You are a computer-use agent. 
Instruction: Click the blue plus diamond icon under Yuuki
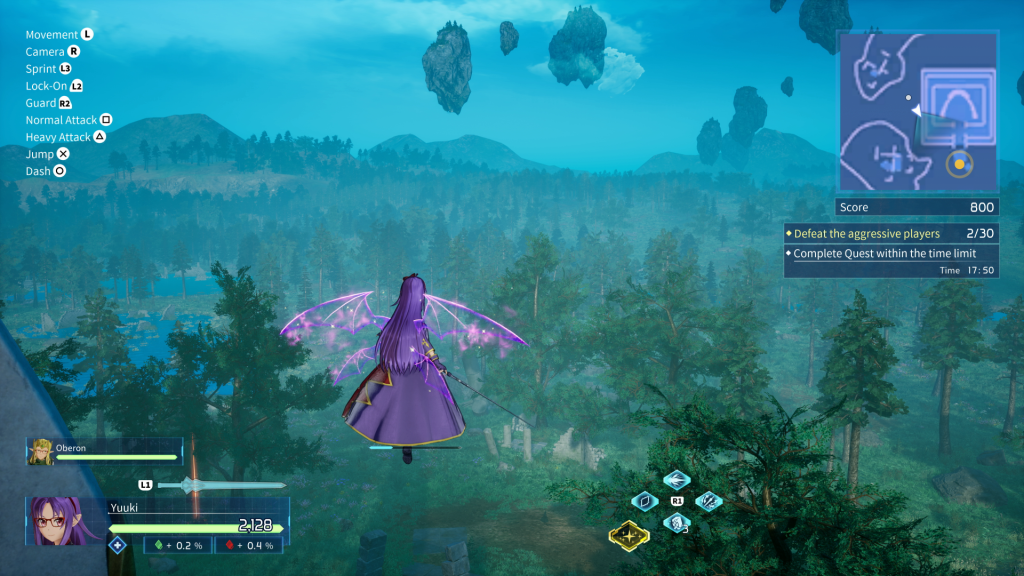pos(117,545)
